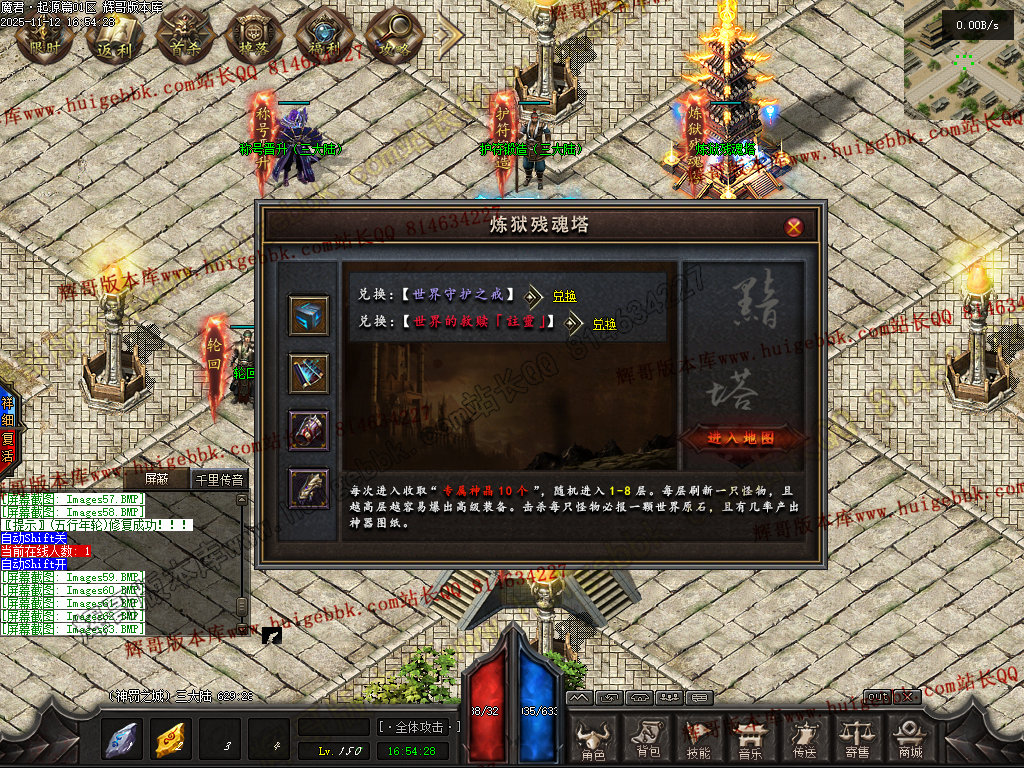Exchange for 世界守护之戒 via its 兑换 link
The height and width of the screenshot is (768, 1024).
pyautogui.click(x=565, y=296)
